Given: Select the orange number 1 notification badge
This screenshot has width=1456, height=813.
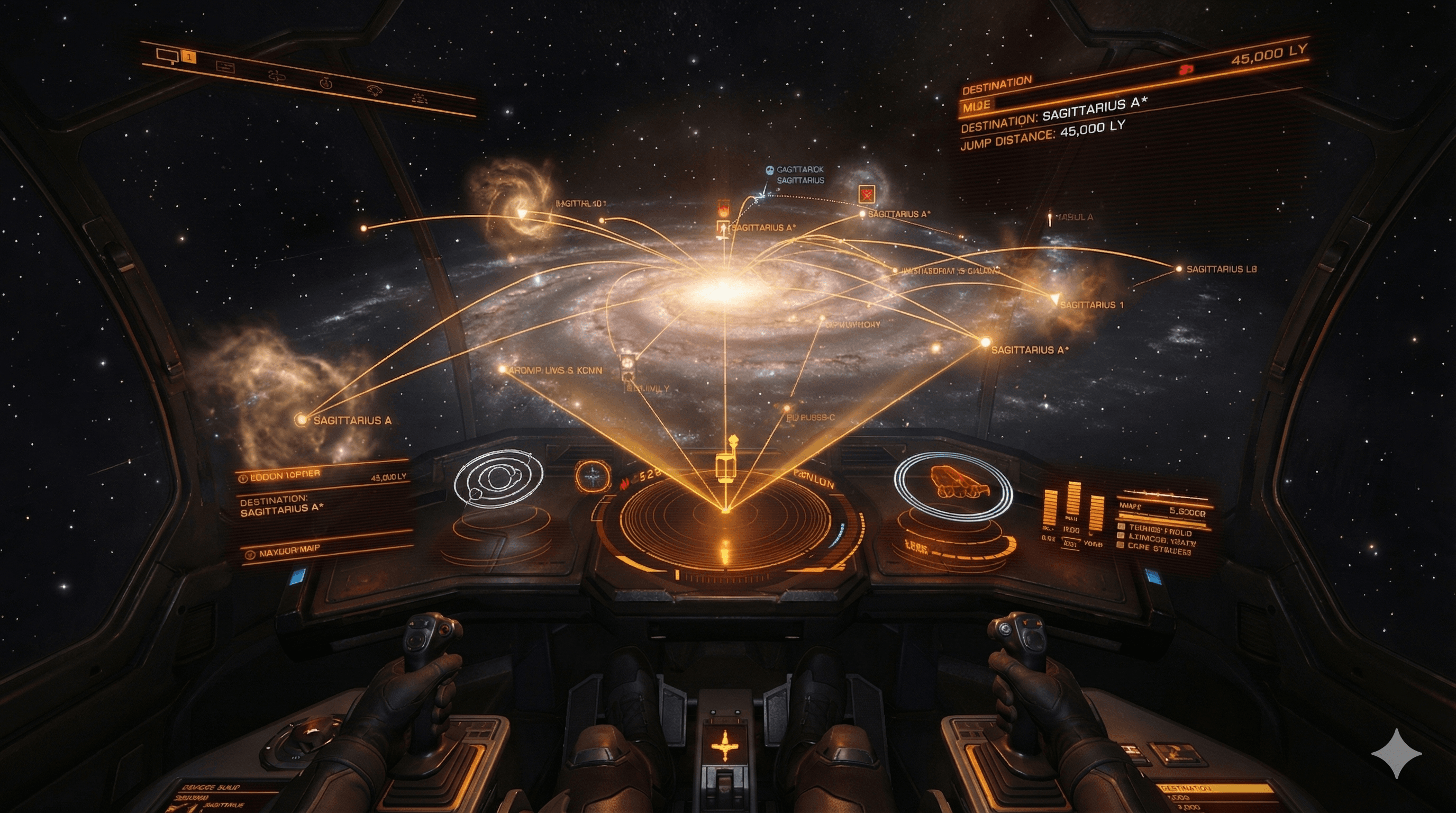Looking at the screenshot, I should pos(189,57).
